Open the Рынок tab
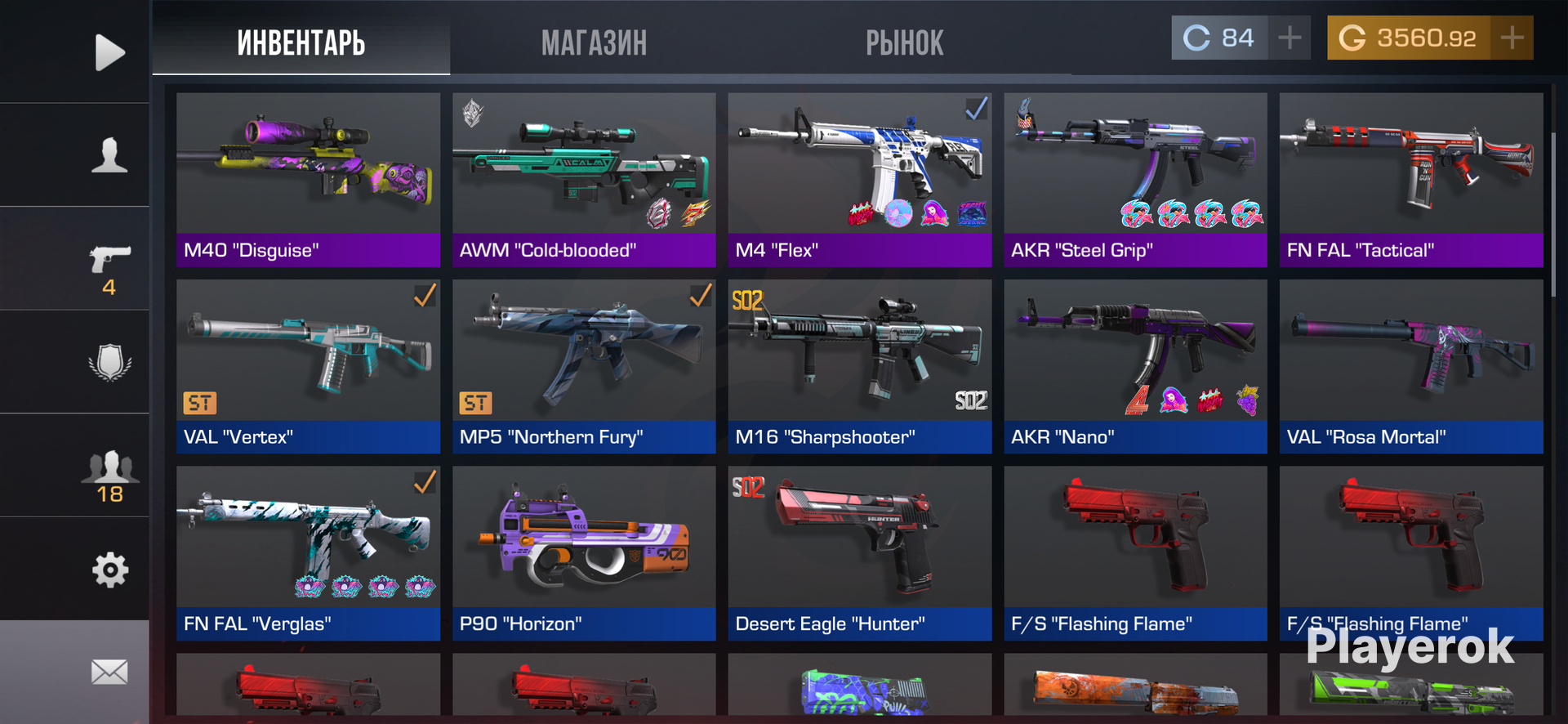The image size is (1568, 724). click(904, 42)
